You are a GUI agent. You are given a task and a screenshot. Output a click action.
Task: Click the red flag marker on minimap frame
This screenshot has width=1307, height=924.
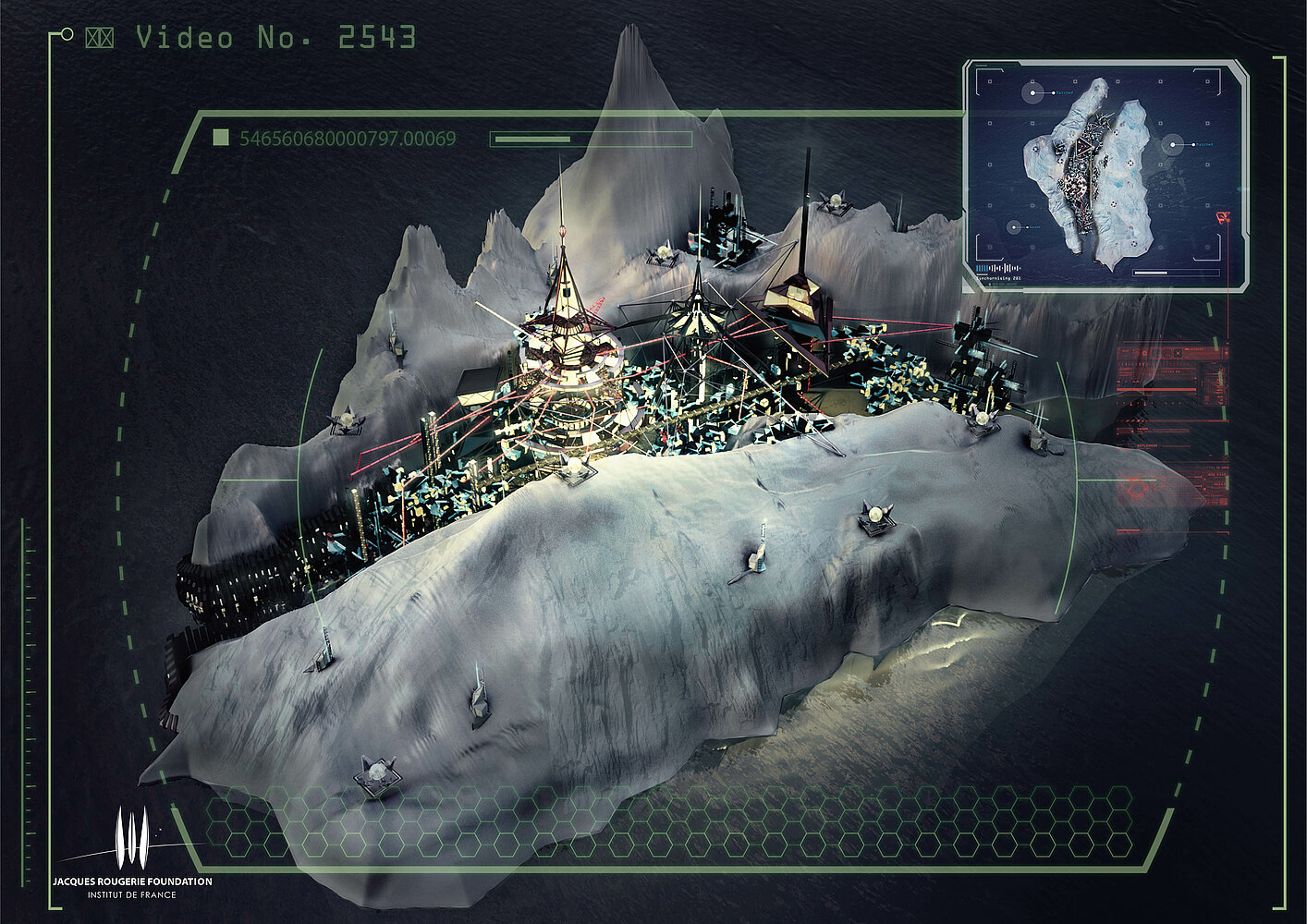pyautogui.click(x=1226, y=216)
